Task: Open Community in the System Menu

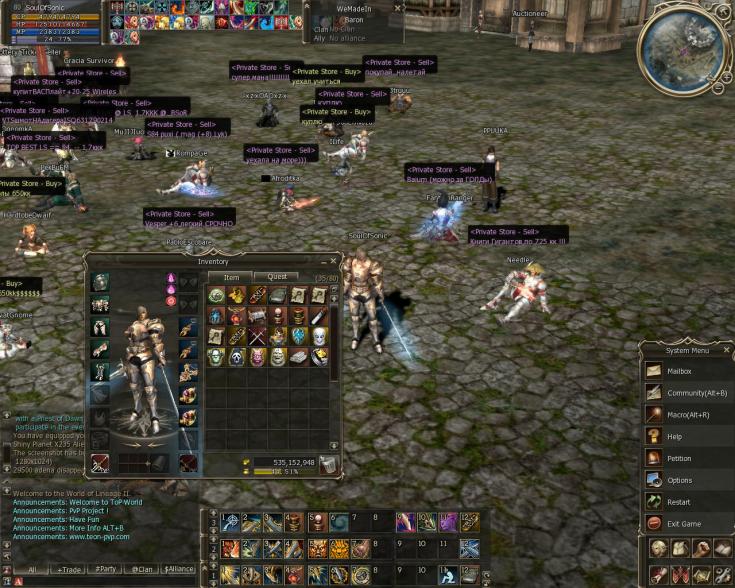Action: pyautogui.click(x=688, y=393)
